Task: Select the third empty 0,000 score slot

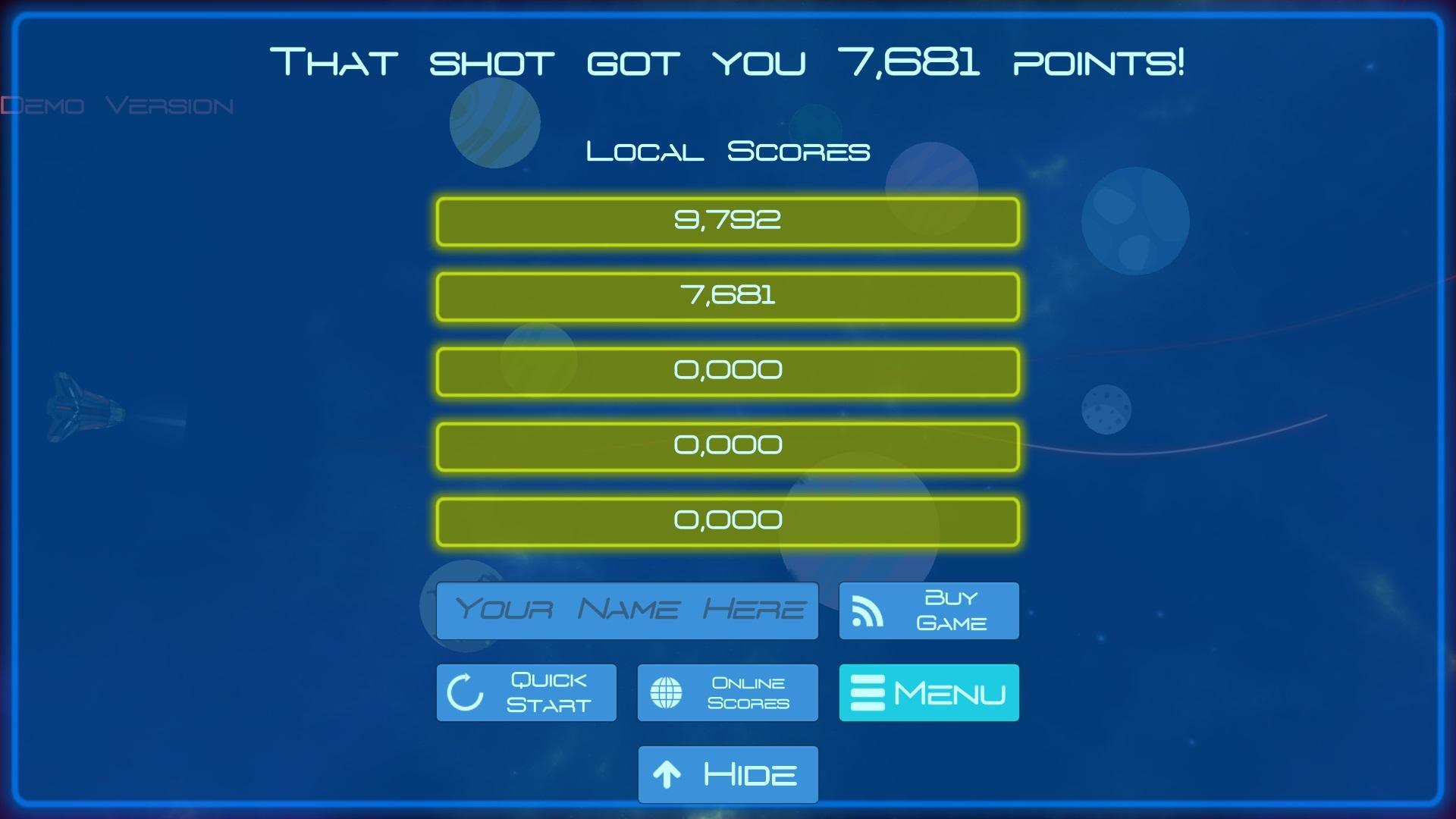Action: click(728, 371)
